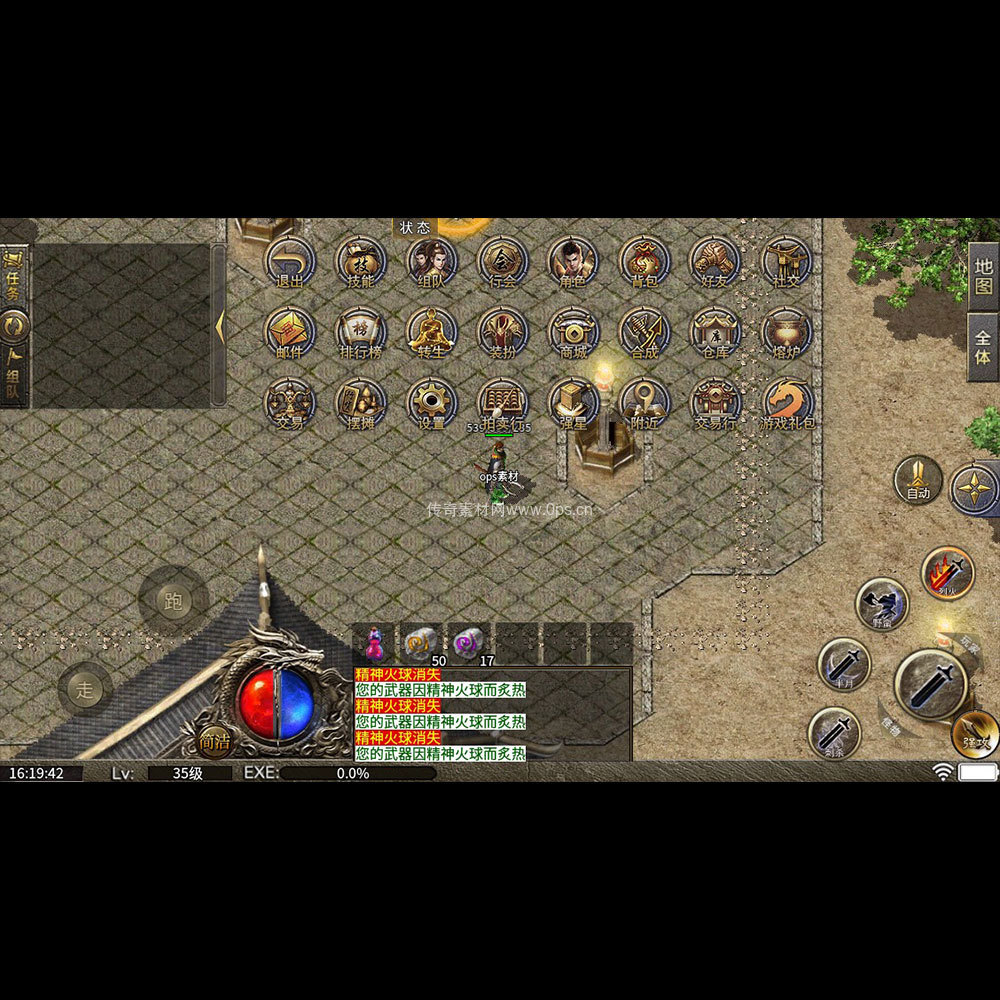This screenshot has width=1000, height=1000.
Task: Open the 设置 settings gear
Action: pos(431,403)
